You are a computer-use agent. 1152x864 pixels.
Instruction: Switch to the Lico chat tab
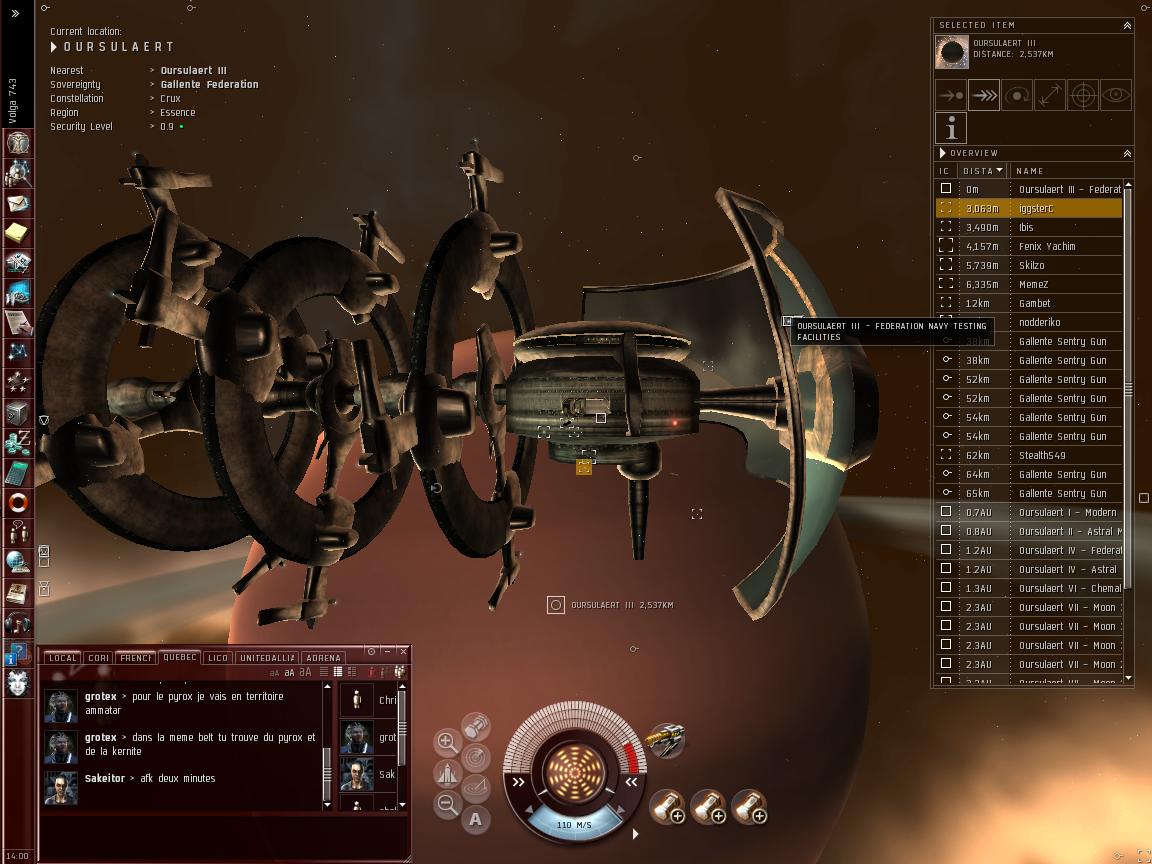click(x=218, y=658)
